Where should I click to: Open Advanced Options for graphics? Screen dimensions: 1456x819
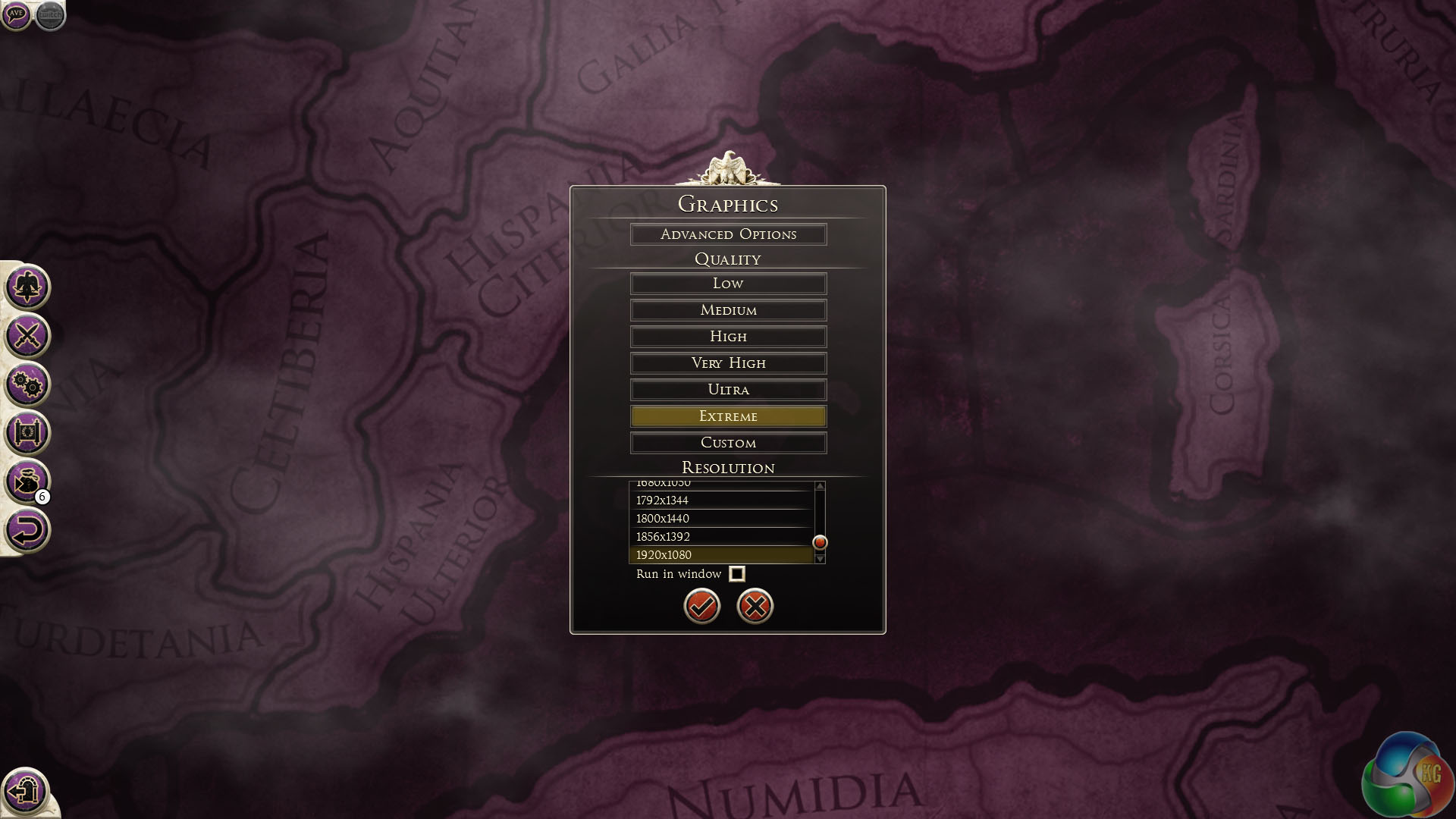(728, 234)
